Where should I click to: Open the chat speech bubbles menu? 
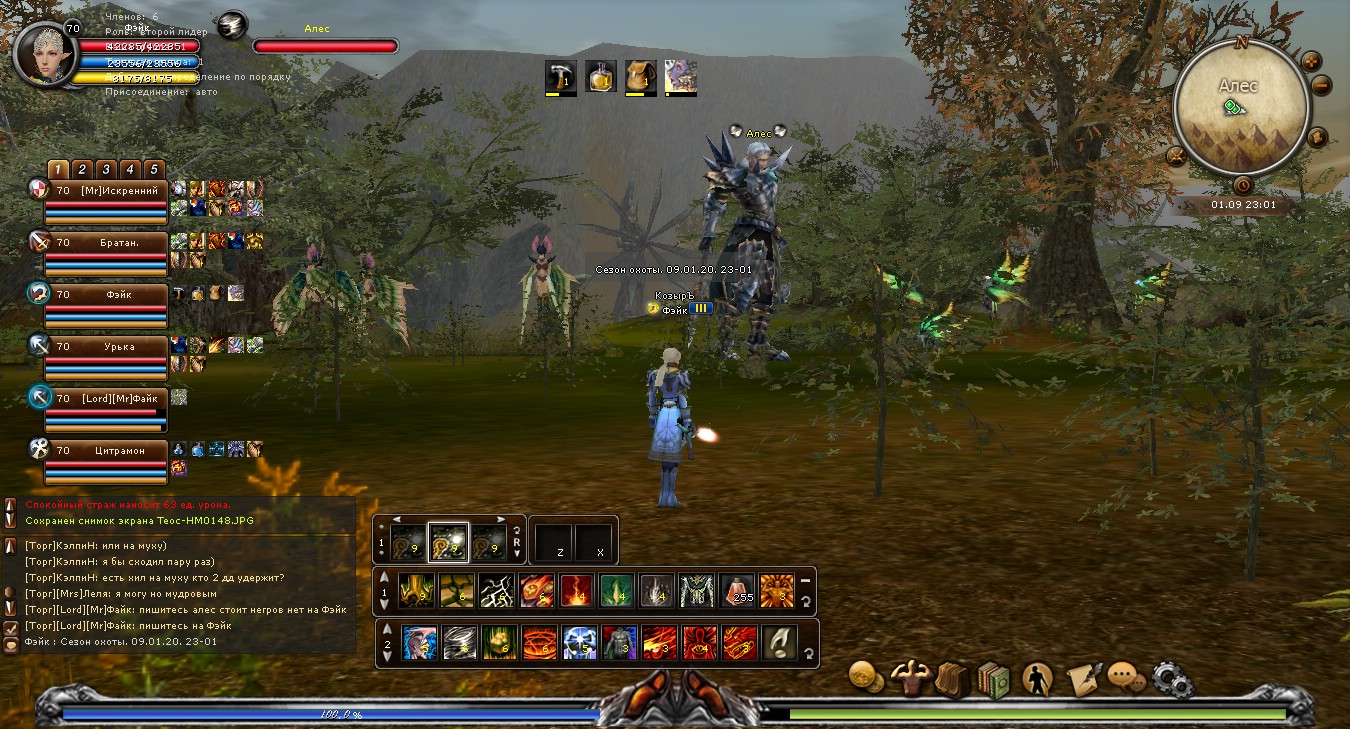[1126, 678]
